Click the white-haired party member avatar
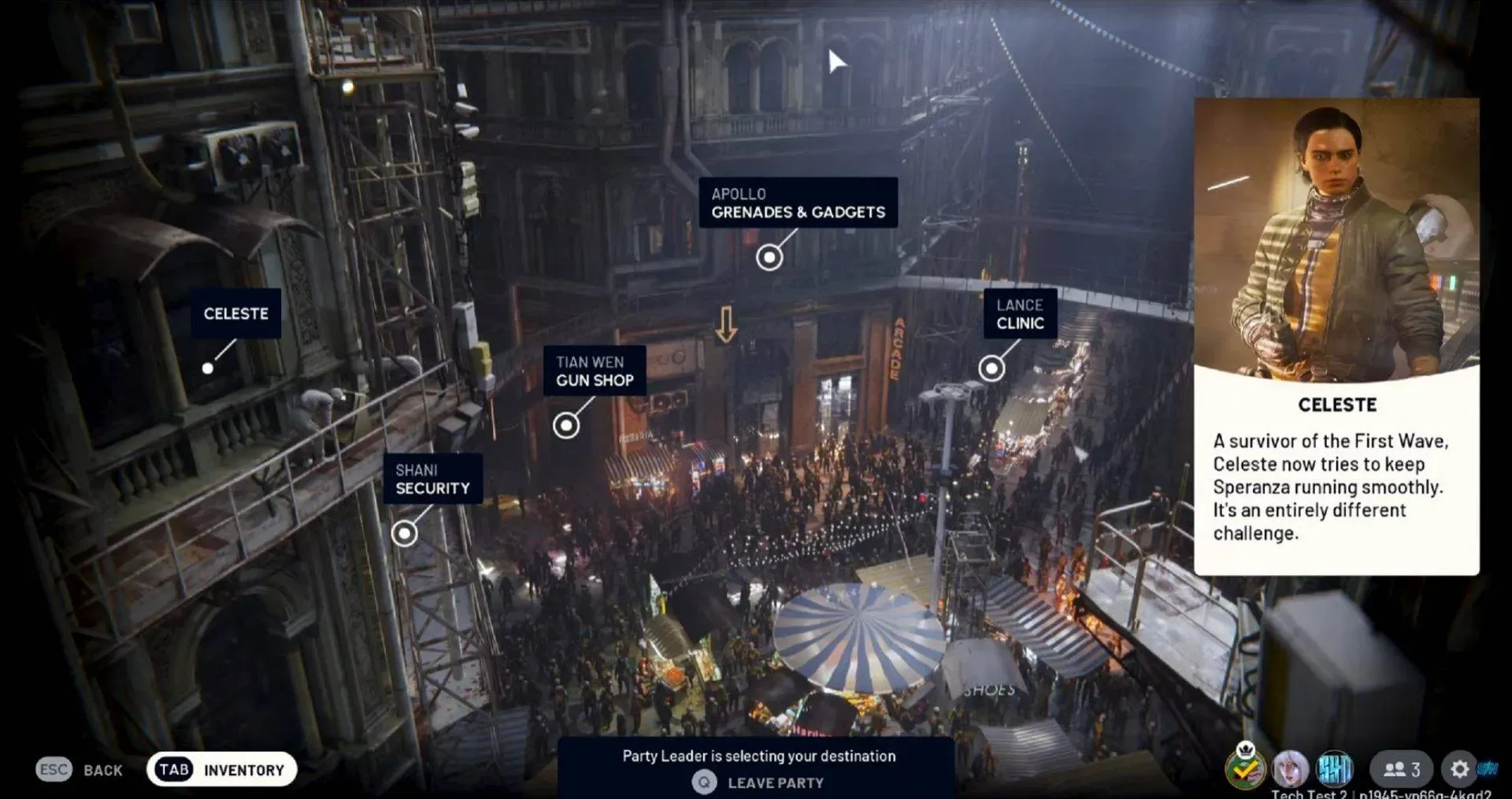 click(x=1290, y=768)
